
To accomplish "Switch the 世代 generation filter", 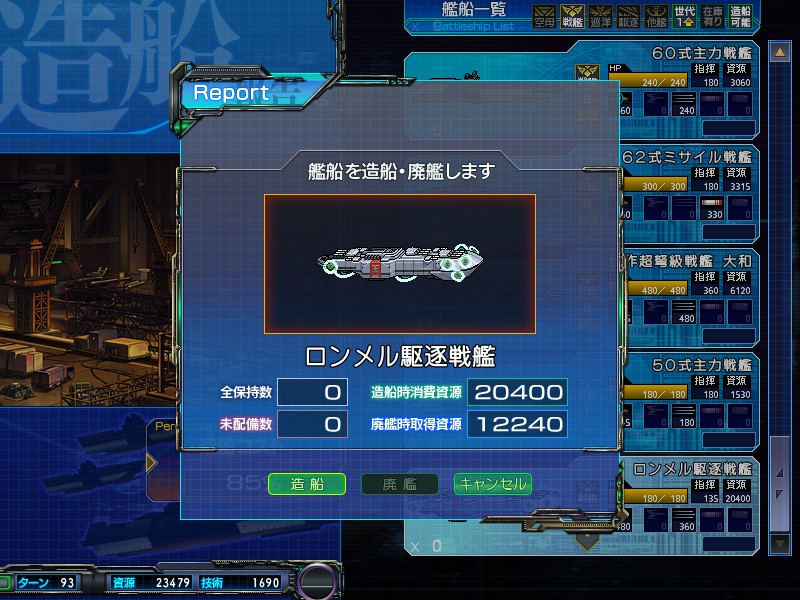I will tap(685, 17).
